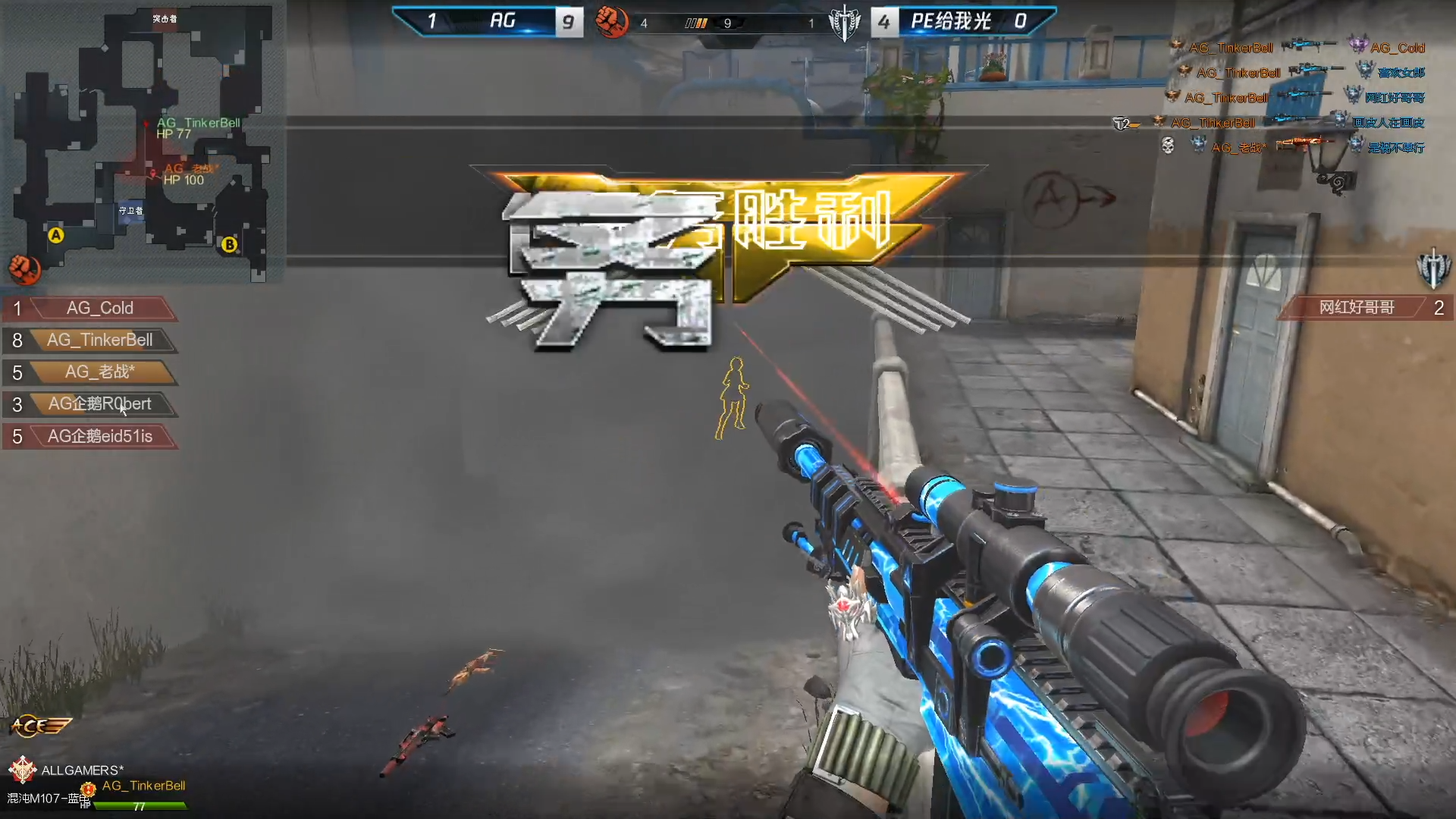Select AG_Cold in the player list
Screen dimensions: 1456x819
tap(99, 308)
